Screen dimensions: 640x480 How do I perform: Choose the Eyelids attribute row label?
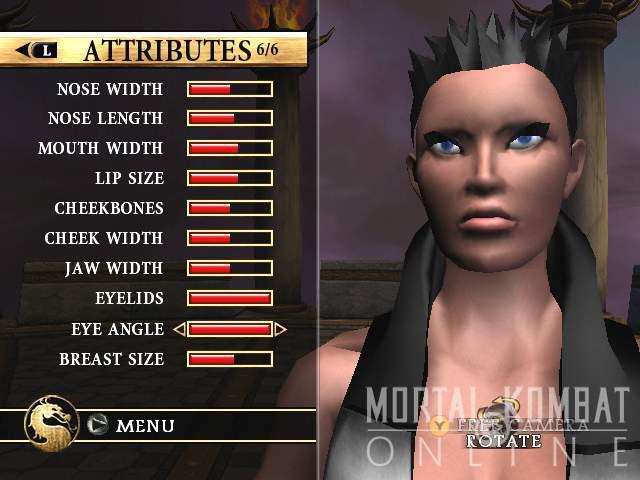[x=129, y=299]
